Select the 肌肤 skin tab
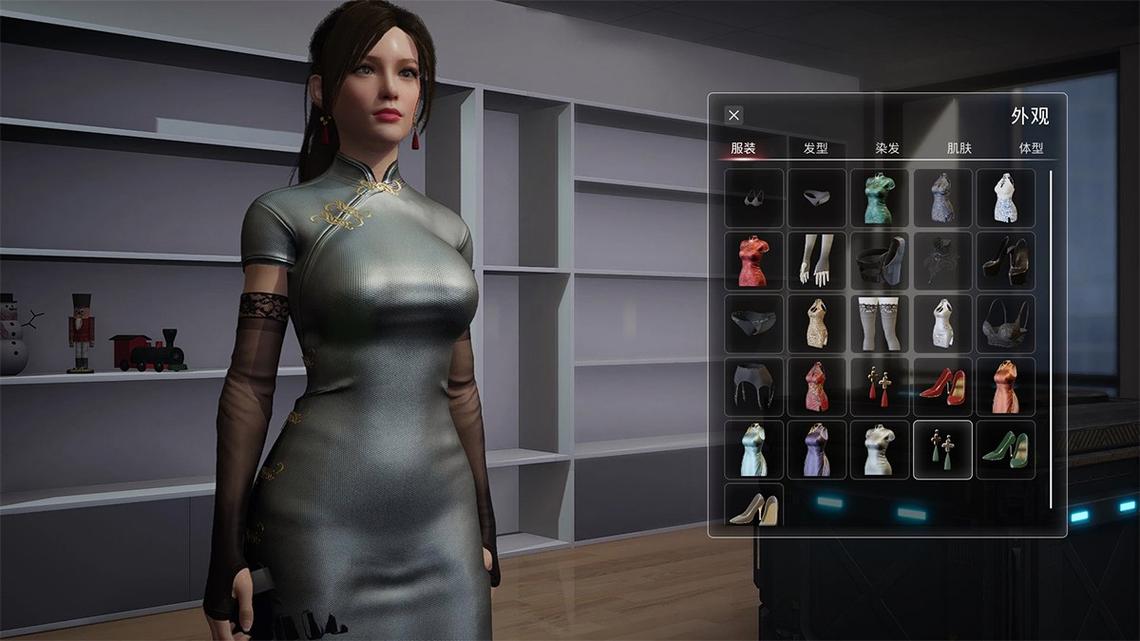This screenshot has width=1140, height=641. point(959,148)
